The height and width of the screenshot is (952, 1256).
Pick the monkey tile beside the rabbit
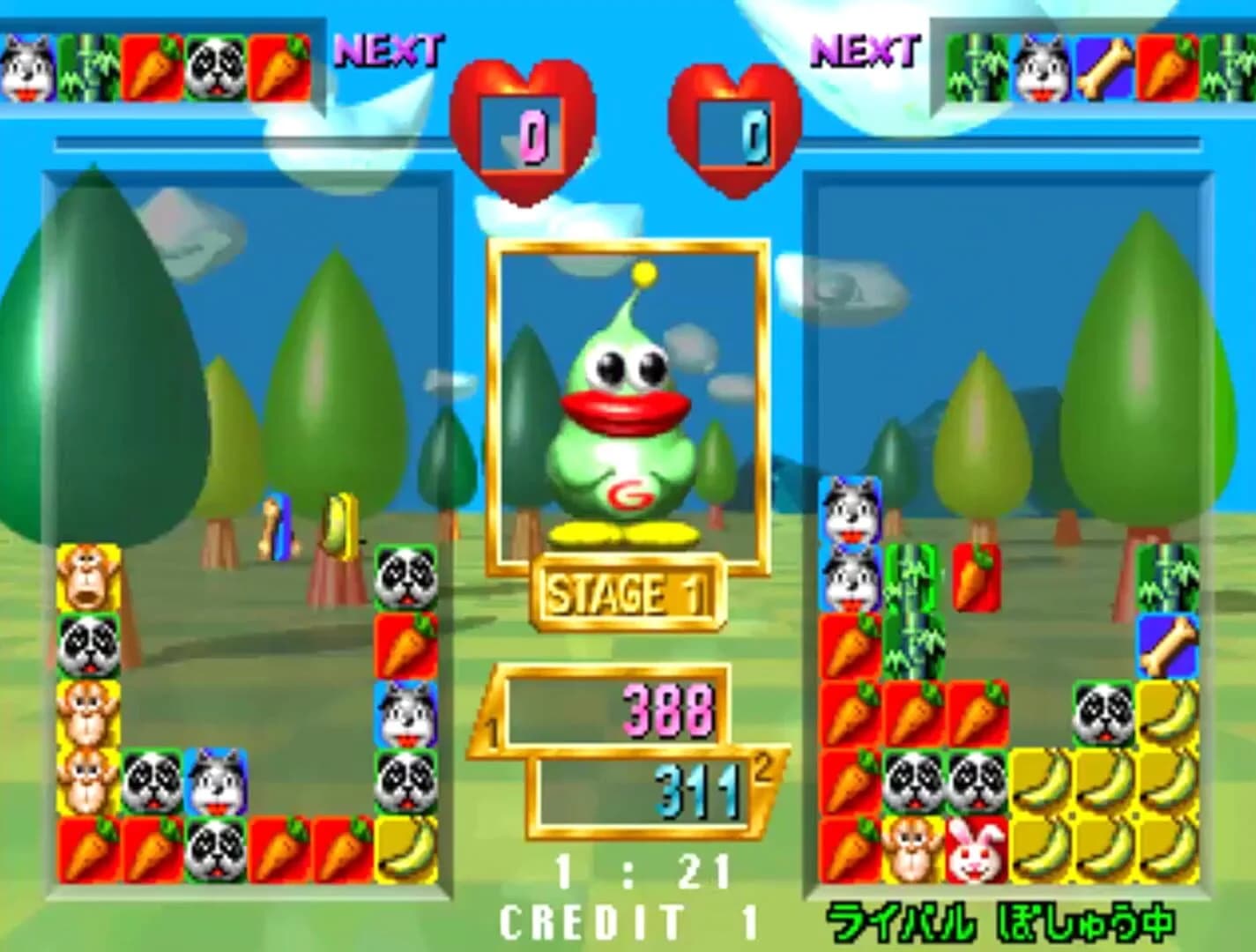click(x=913, y=851)
